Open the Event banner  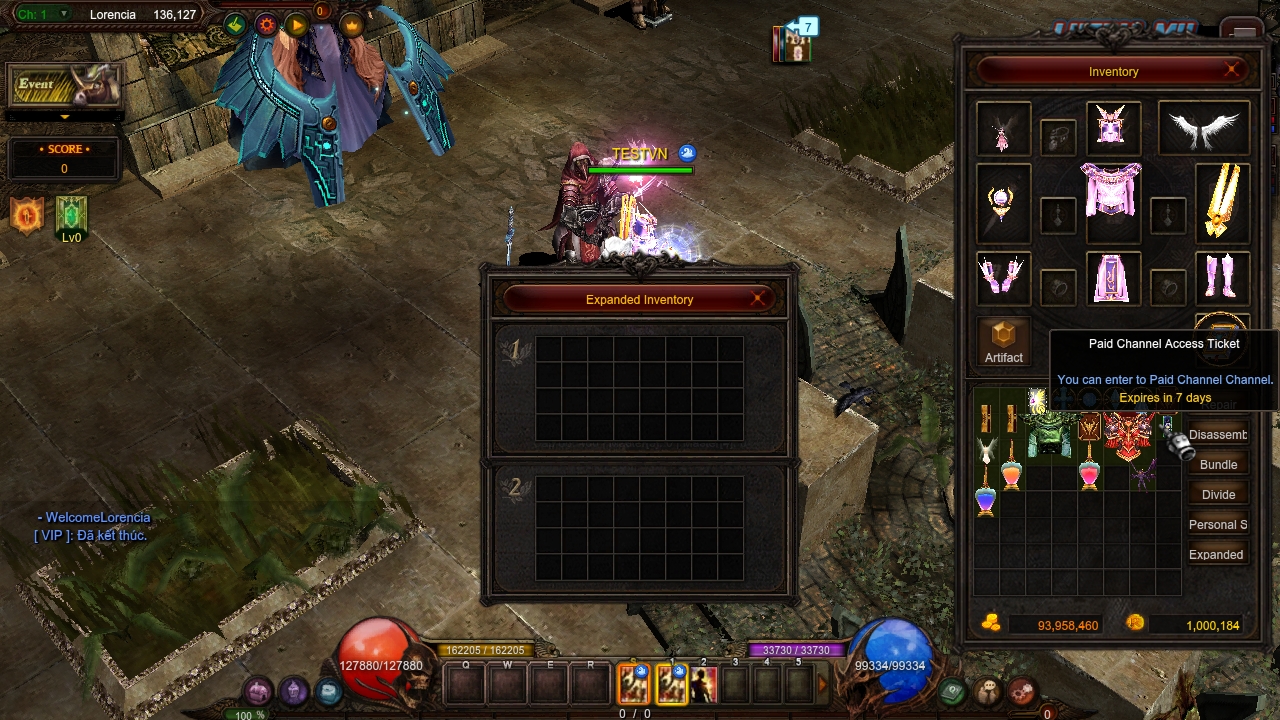pyautogui.click(x=65, y=86)
